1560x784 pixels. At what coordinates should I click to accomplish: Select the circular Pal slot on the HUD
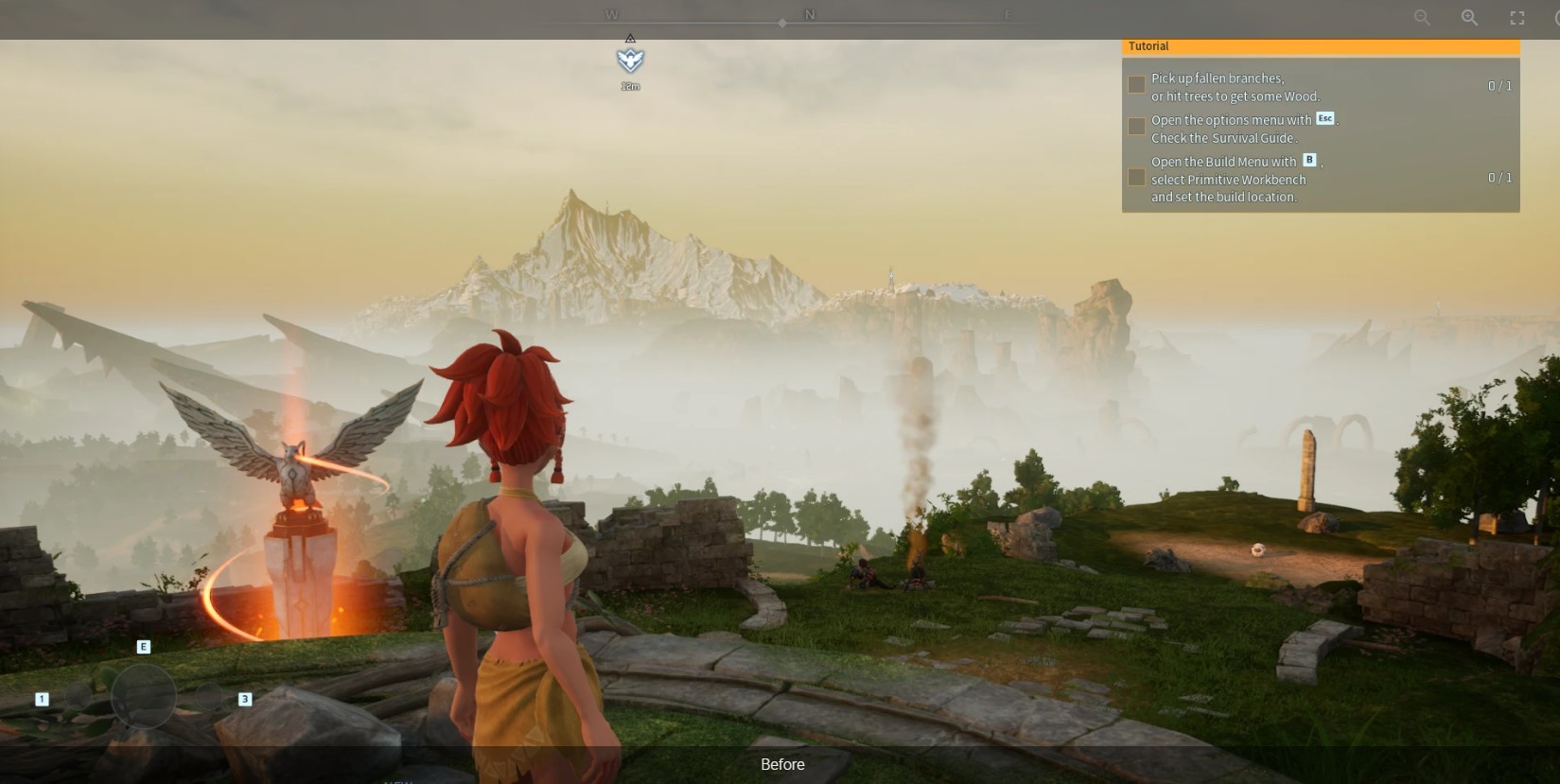click(144, 696)
